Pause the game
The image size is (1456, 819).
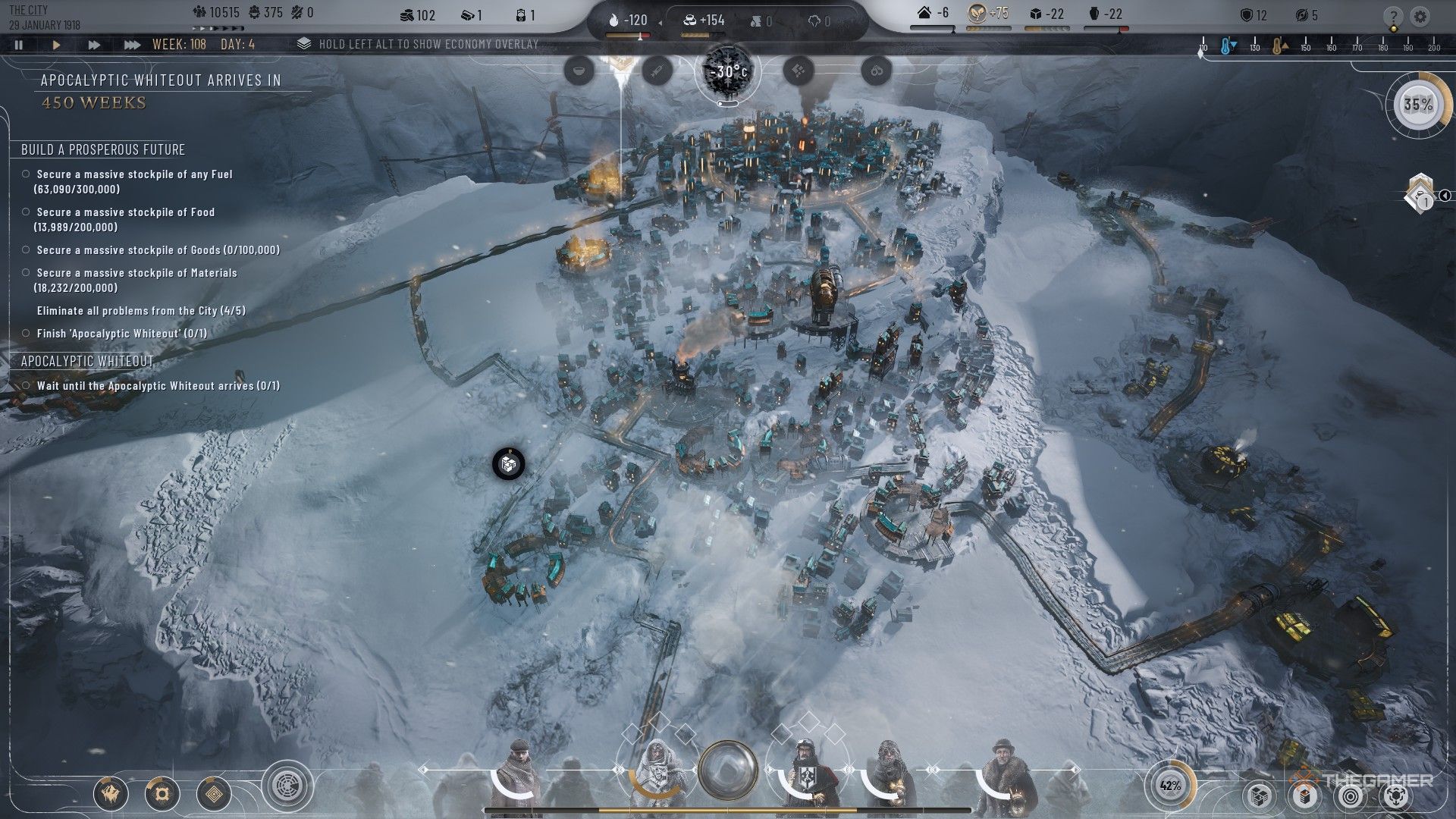19,45
